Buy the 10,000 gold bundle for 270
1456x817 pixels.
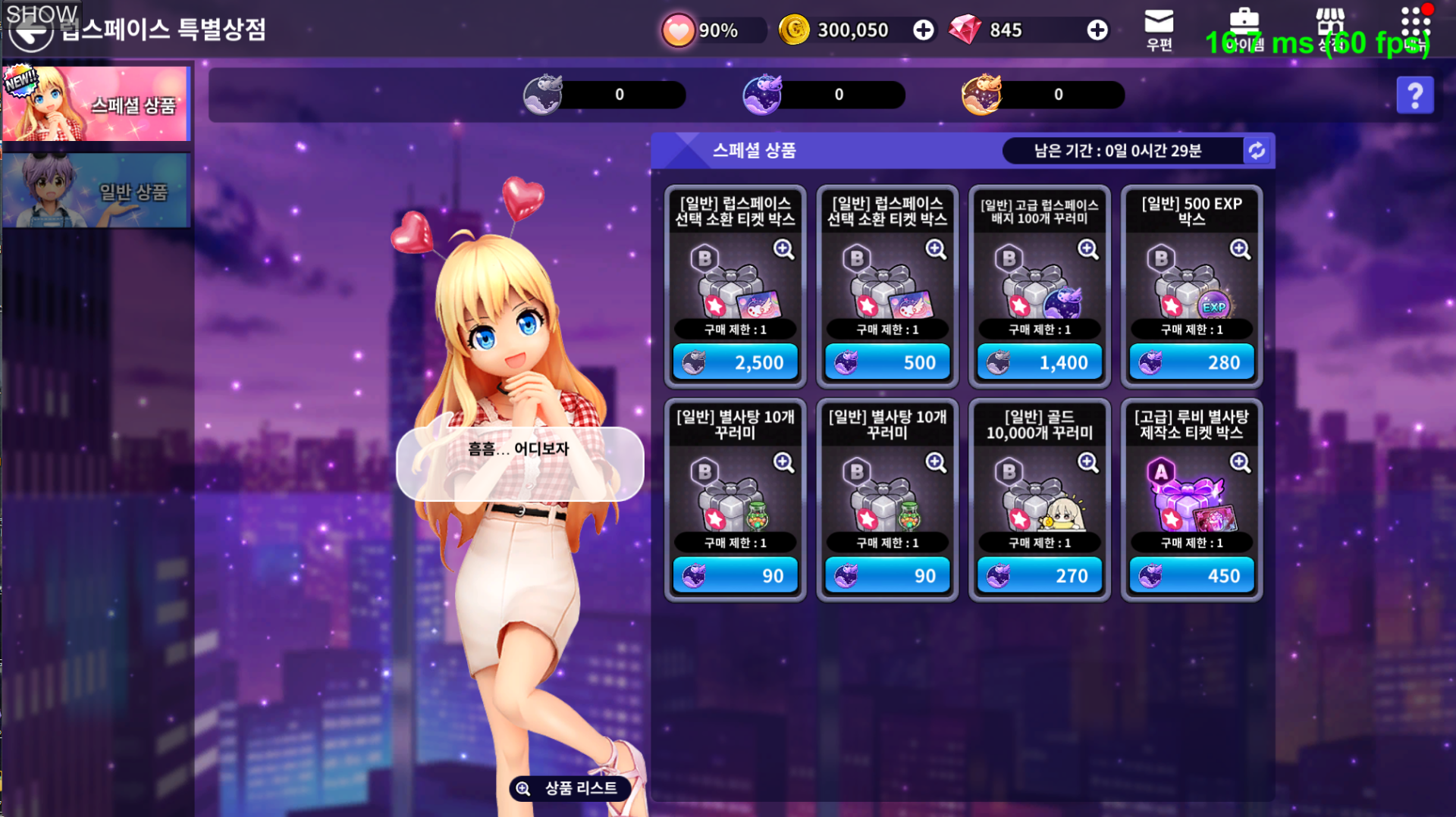coord(1039,576)
